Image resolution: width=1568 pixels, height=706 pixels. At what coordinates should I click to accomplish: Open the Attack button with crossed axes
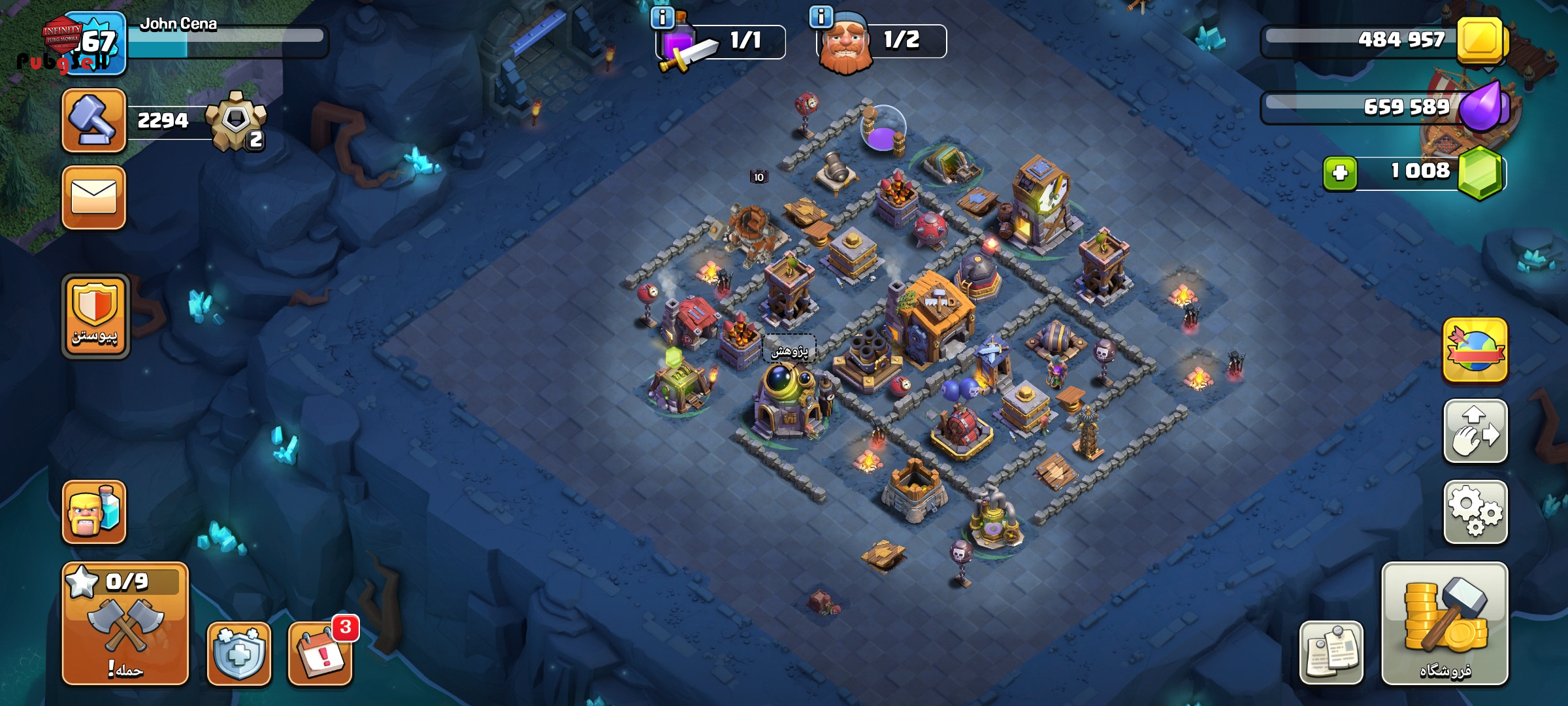125,623
